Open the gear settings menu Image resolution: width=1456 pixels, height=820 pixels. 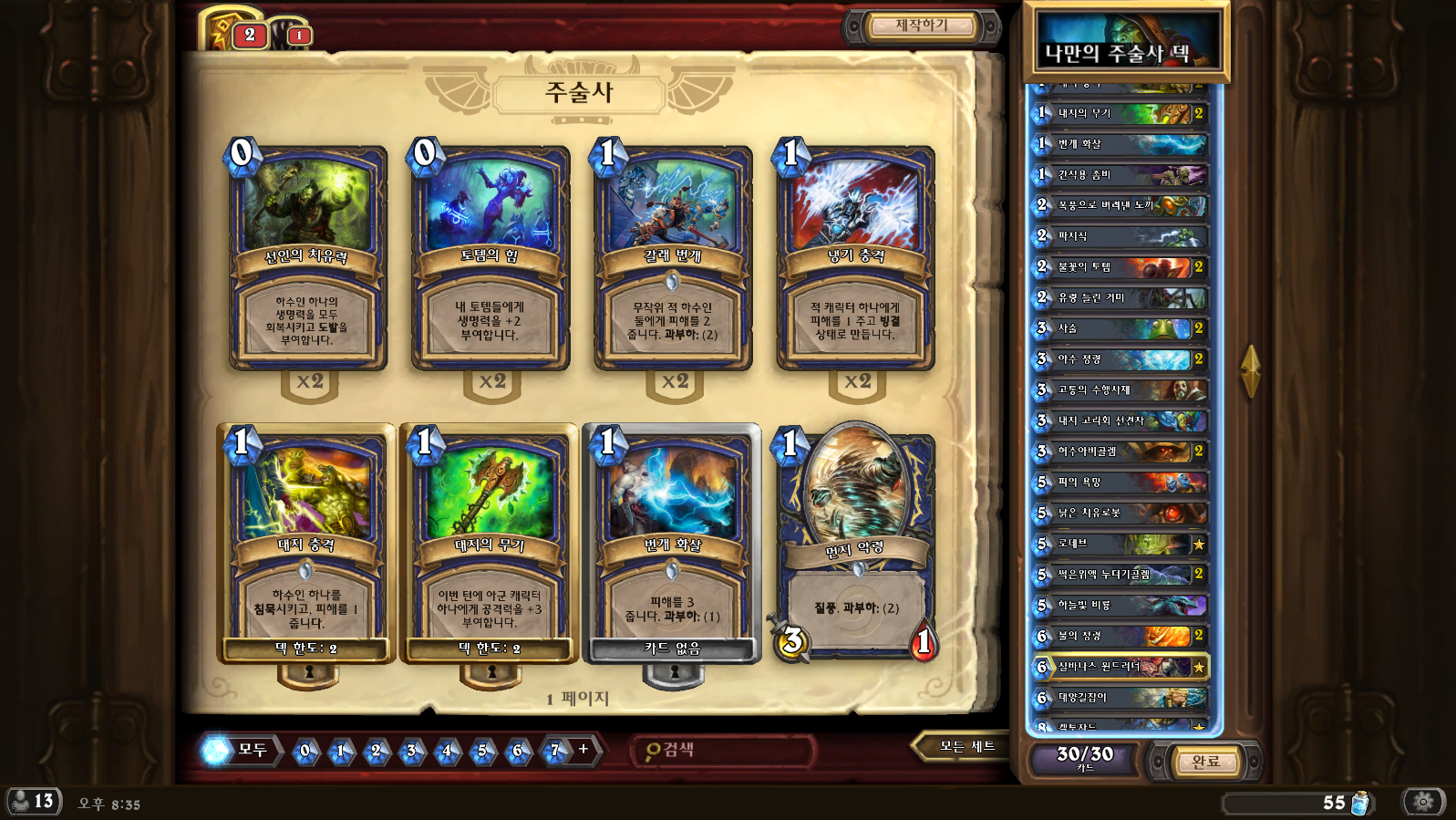click(x=1423, y=802)
